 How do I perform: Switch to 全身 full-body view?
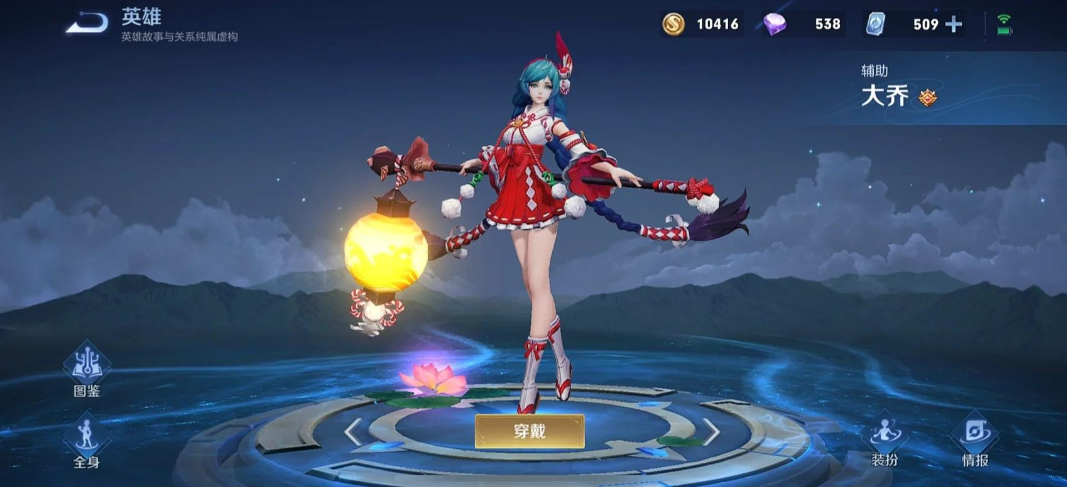click(87, 440)
